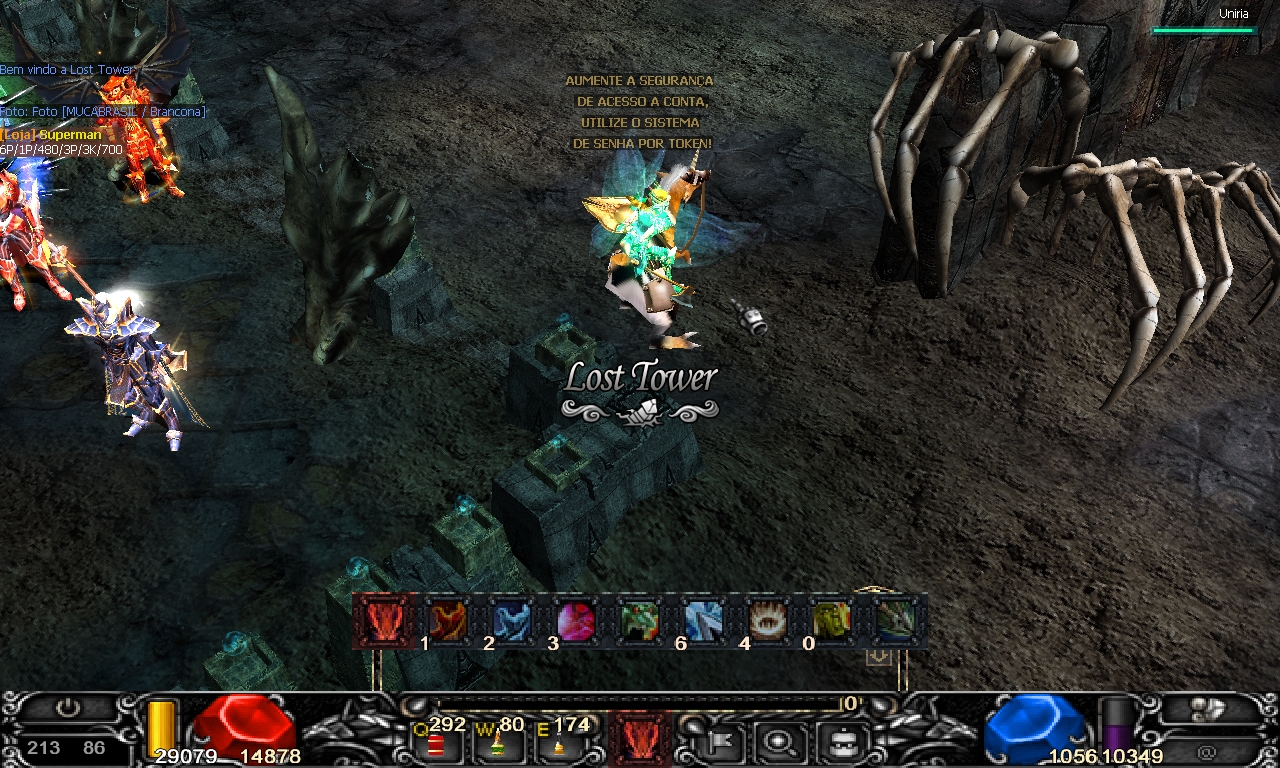Activate the ice shard skill labeled 6
This screenshot has height=768, width=1280.
(703, 621)
